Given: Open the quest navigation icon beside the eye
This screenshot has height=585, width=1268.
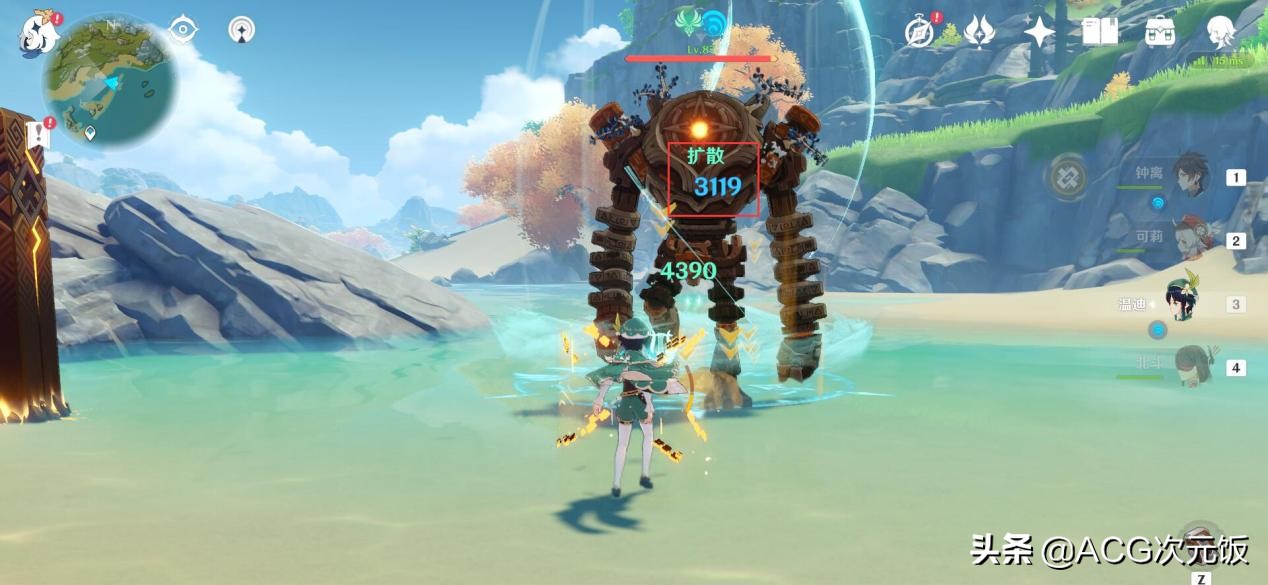Looking at the screenshot, I should click(241, 30).
